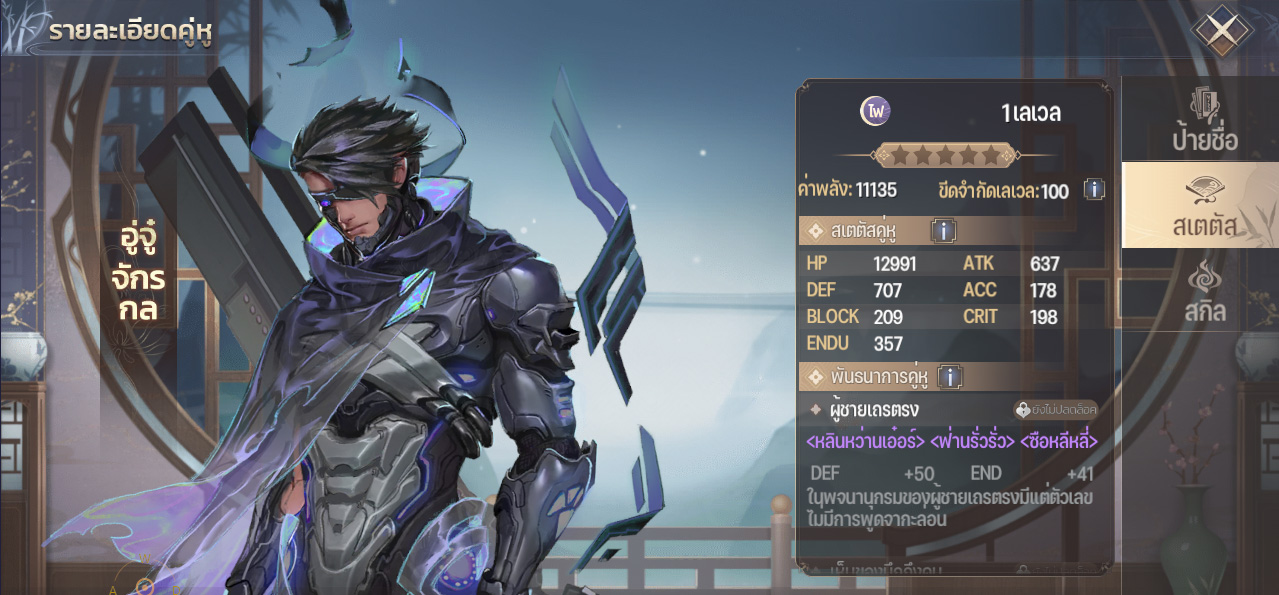Close the companion details screen
The image size is (1279, 595).
click(x=1220, y=31)
